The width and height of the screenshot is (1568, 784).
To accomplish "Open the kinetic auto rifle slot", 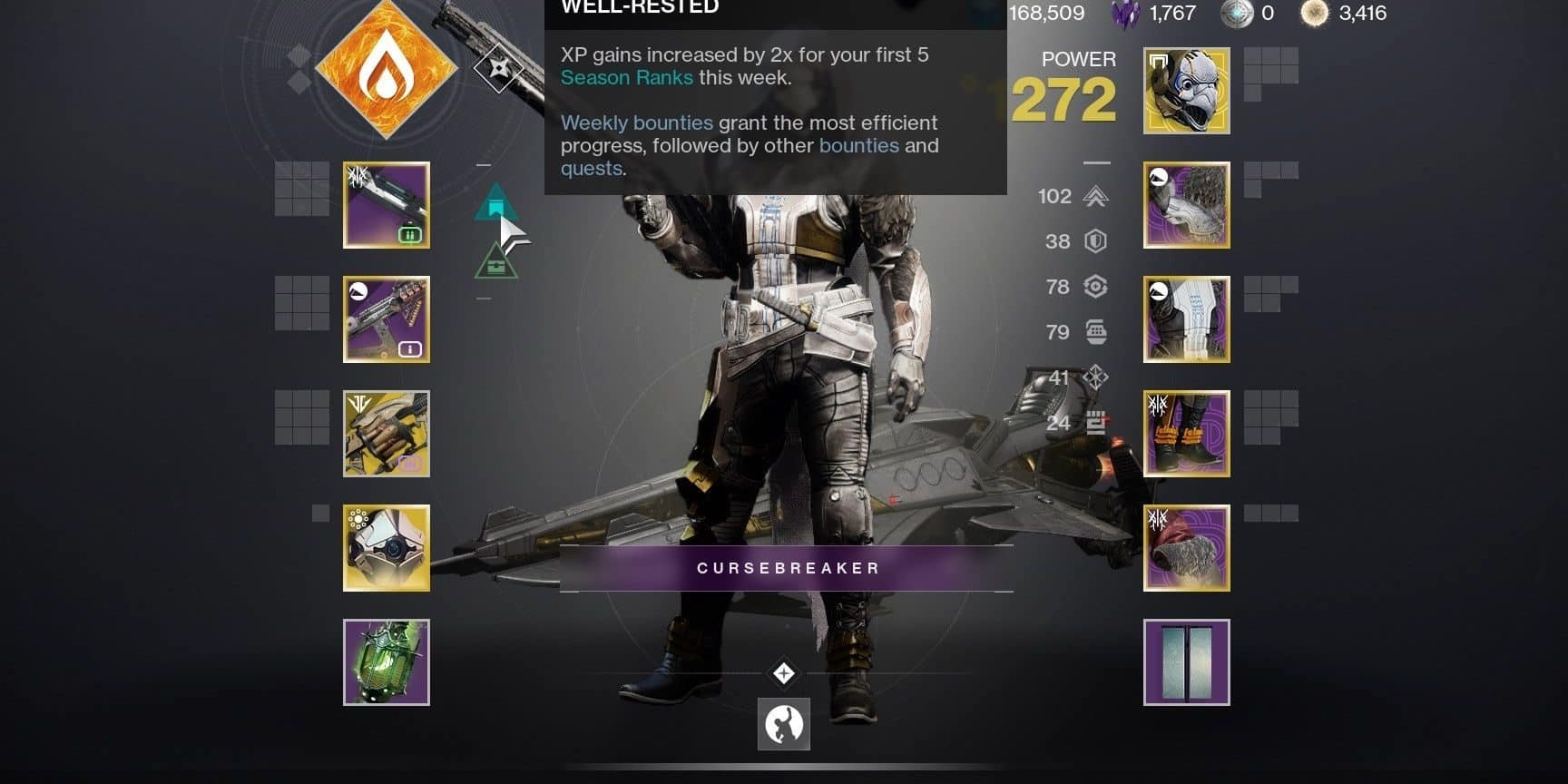I will click(386, 204).
